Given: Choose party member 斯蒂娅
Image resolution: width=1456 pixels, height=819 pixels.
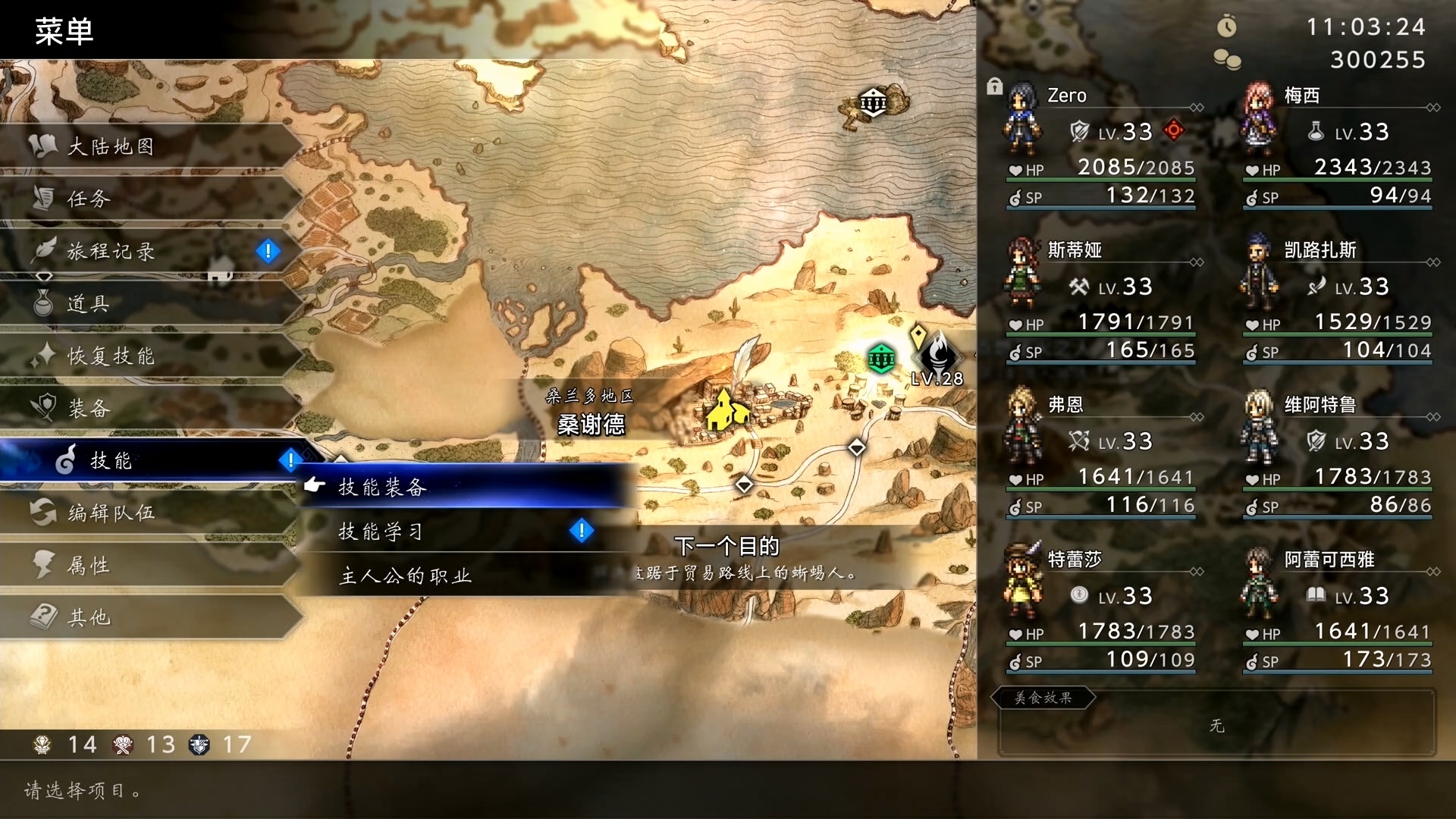Looking at the screenshot, I should click(1101, 300).
